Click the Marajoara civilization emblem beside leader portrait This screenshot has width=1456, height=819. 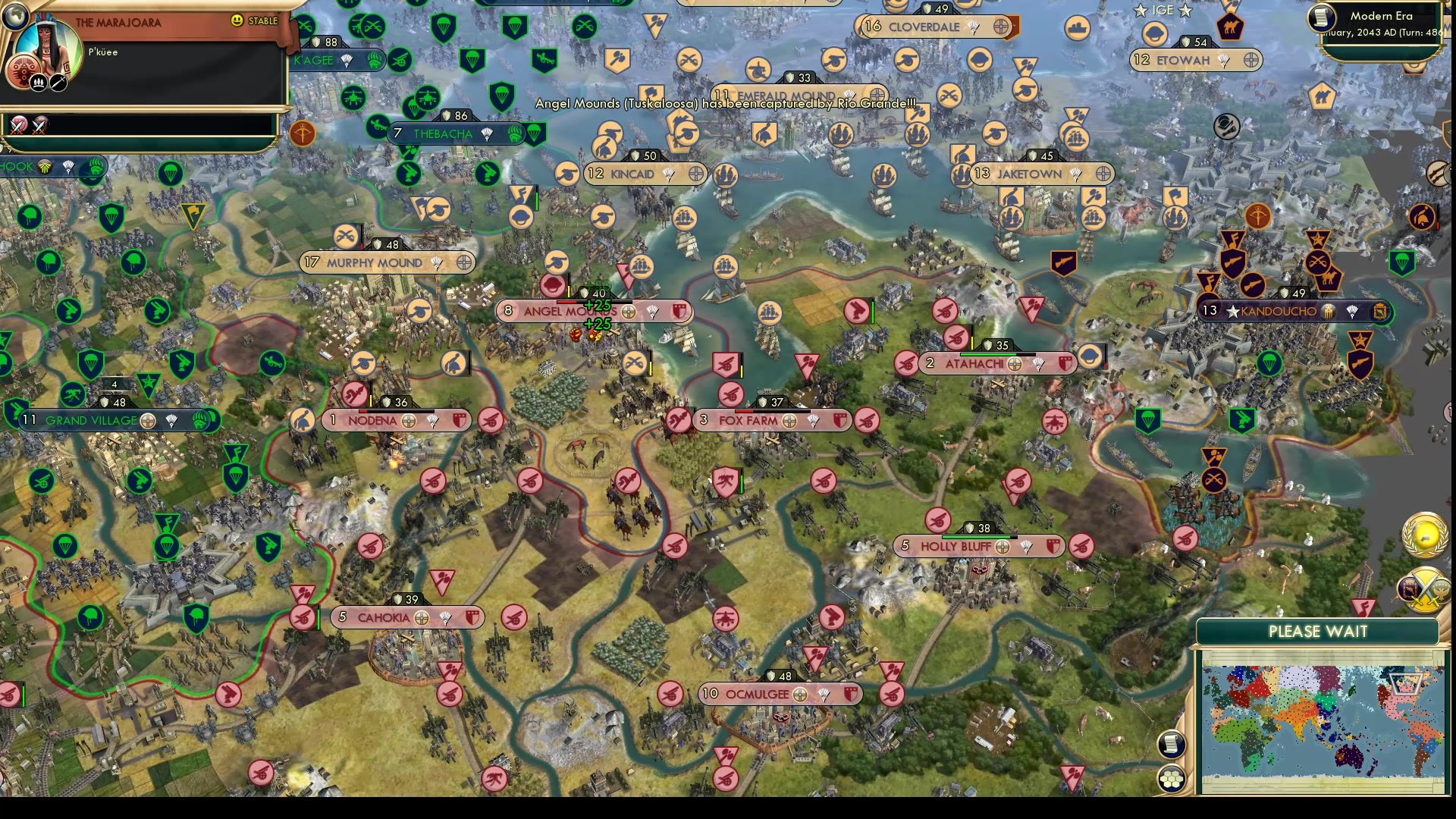pyautogui.click(x=23, y=69)
